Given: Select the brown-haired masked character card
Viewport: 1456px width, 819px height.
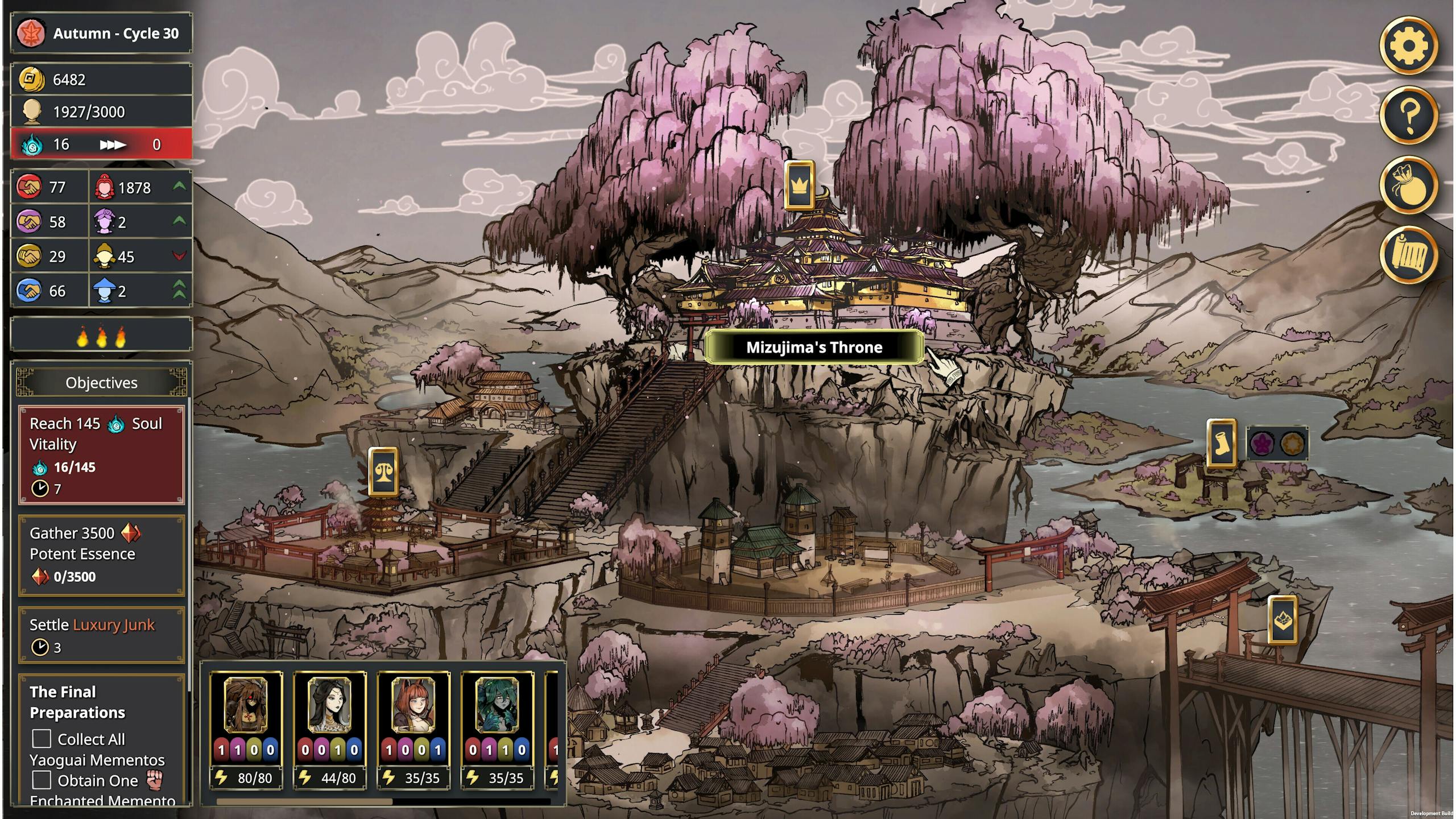Looking at the screenshot, I should coord(246,729).
